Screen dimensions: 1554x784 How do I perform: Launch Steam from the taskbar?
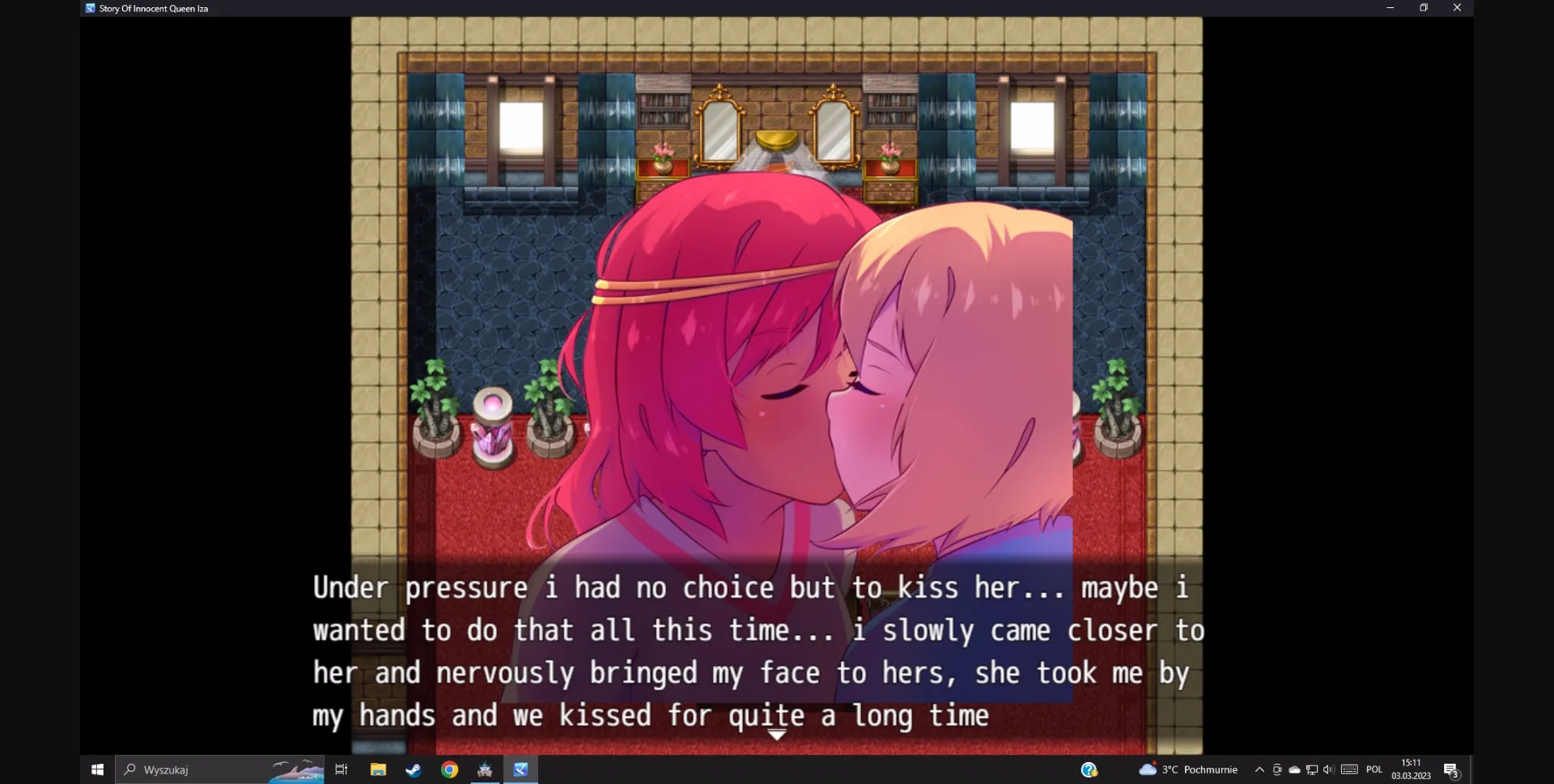point(414,769)
